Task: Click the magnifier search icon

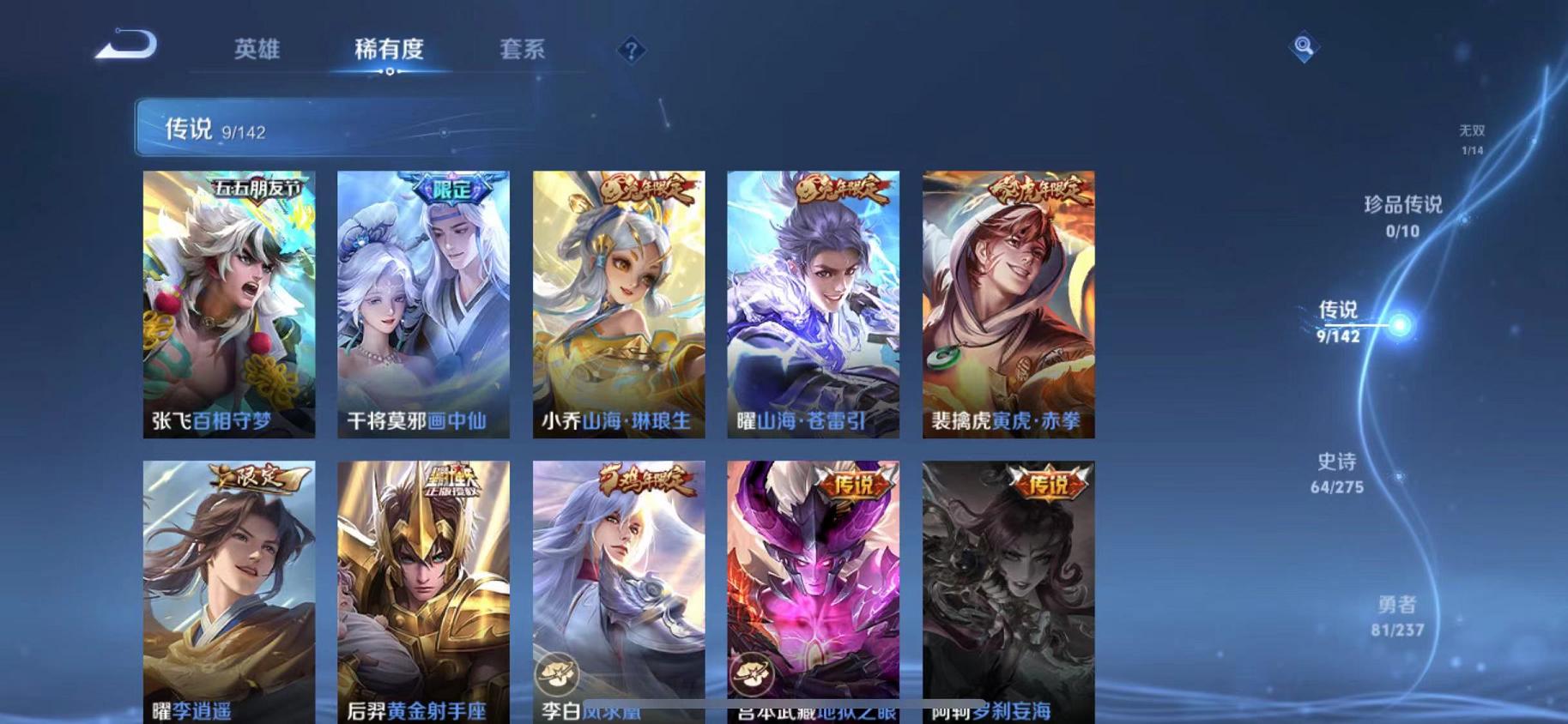Action: coord(1303,47)
